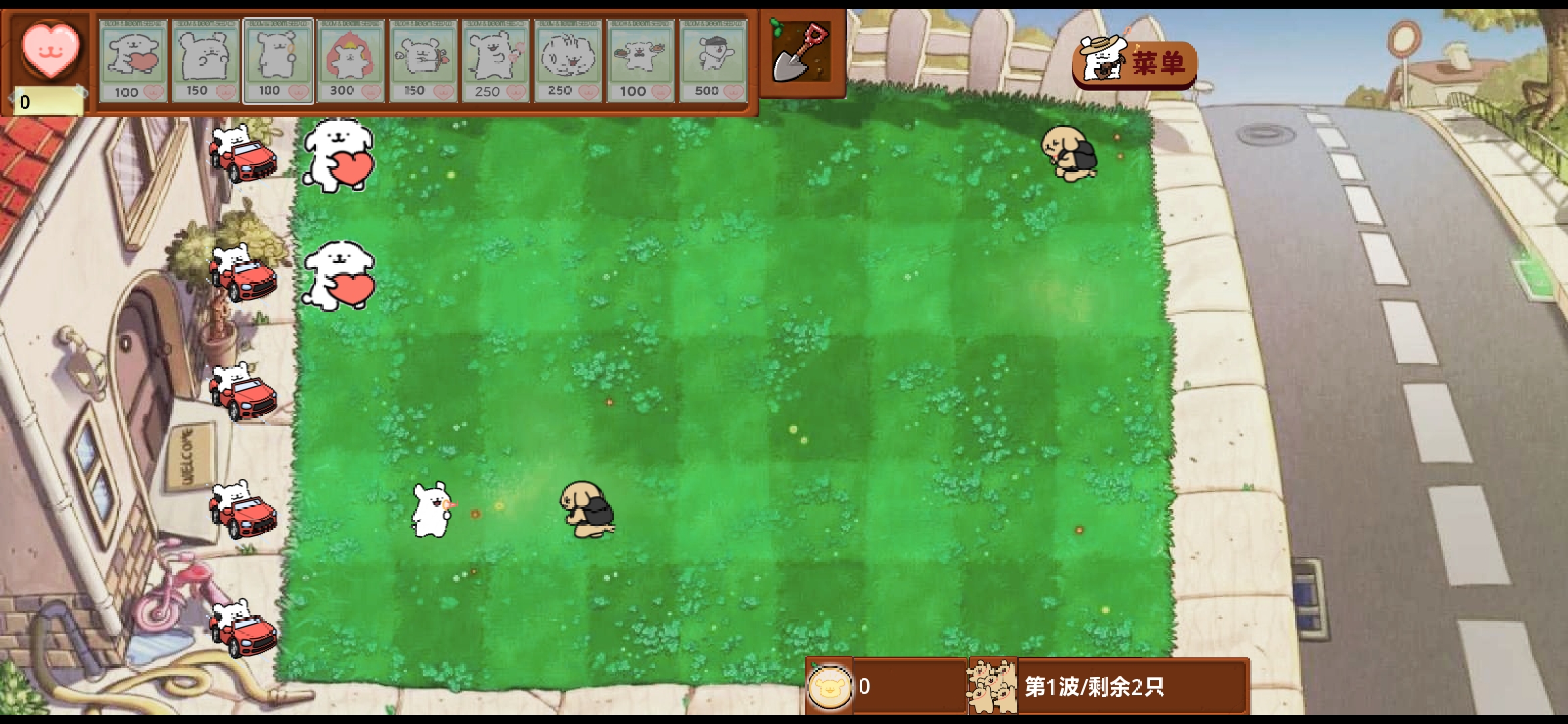Select the 150-cost plain standing bear card
The height and width of the screenshot is (724, 1568).
[205, 60]
